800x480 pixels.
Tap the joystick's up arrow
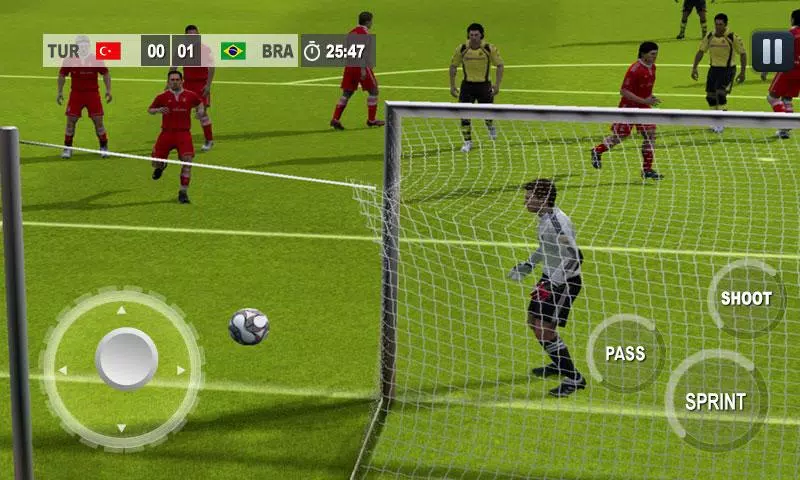122,310
